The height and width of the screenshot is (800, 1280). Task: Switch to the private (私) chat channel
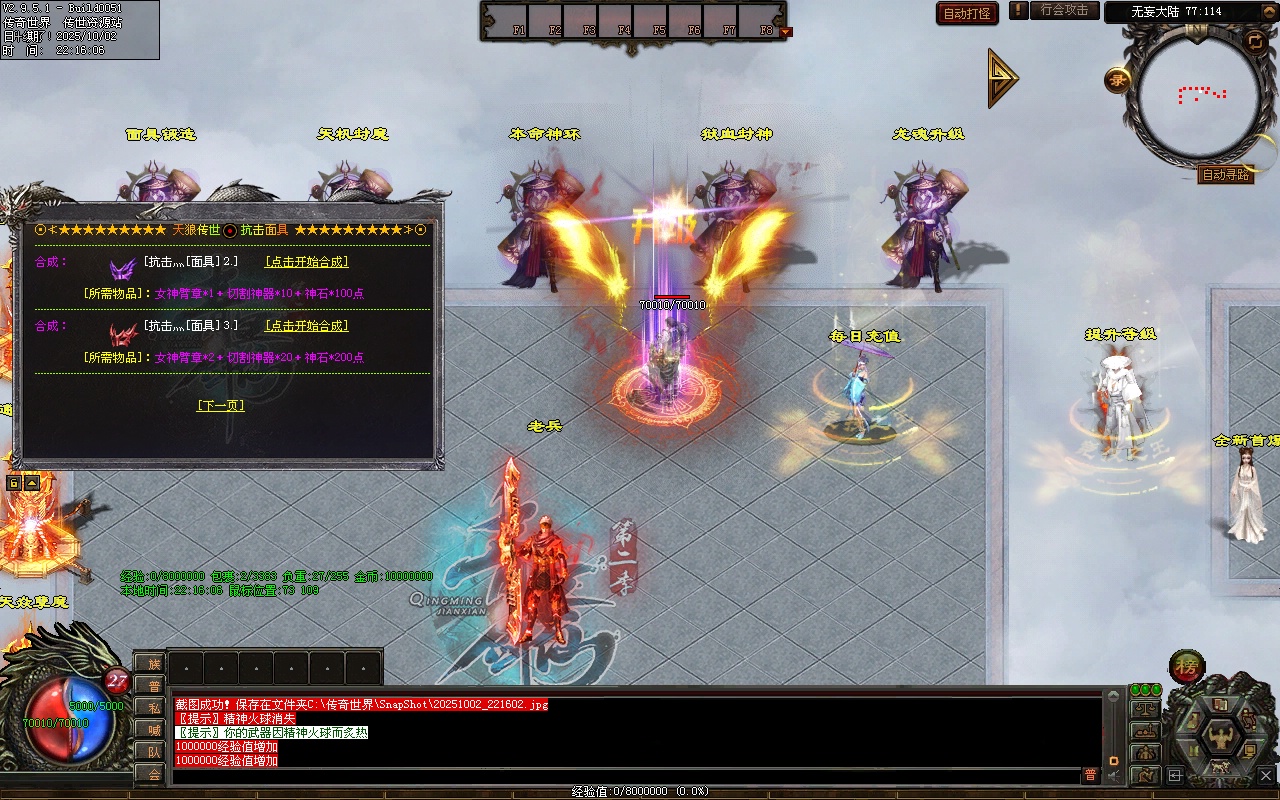(153, 707)
